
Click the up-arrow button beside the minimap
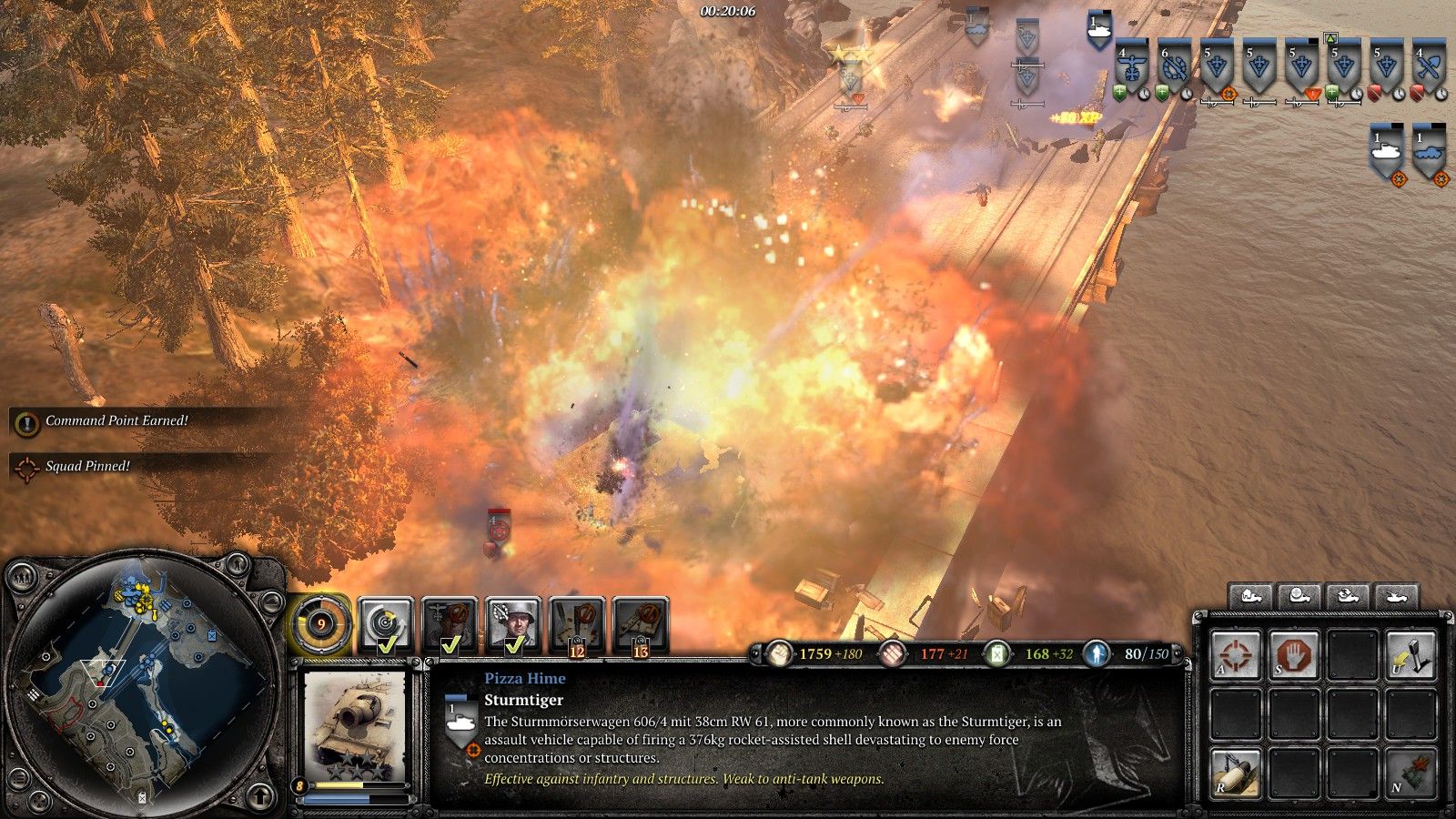(x=261, y=796)
